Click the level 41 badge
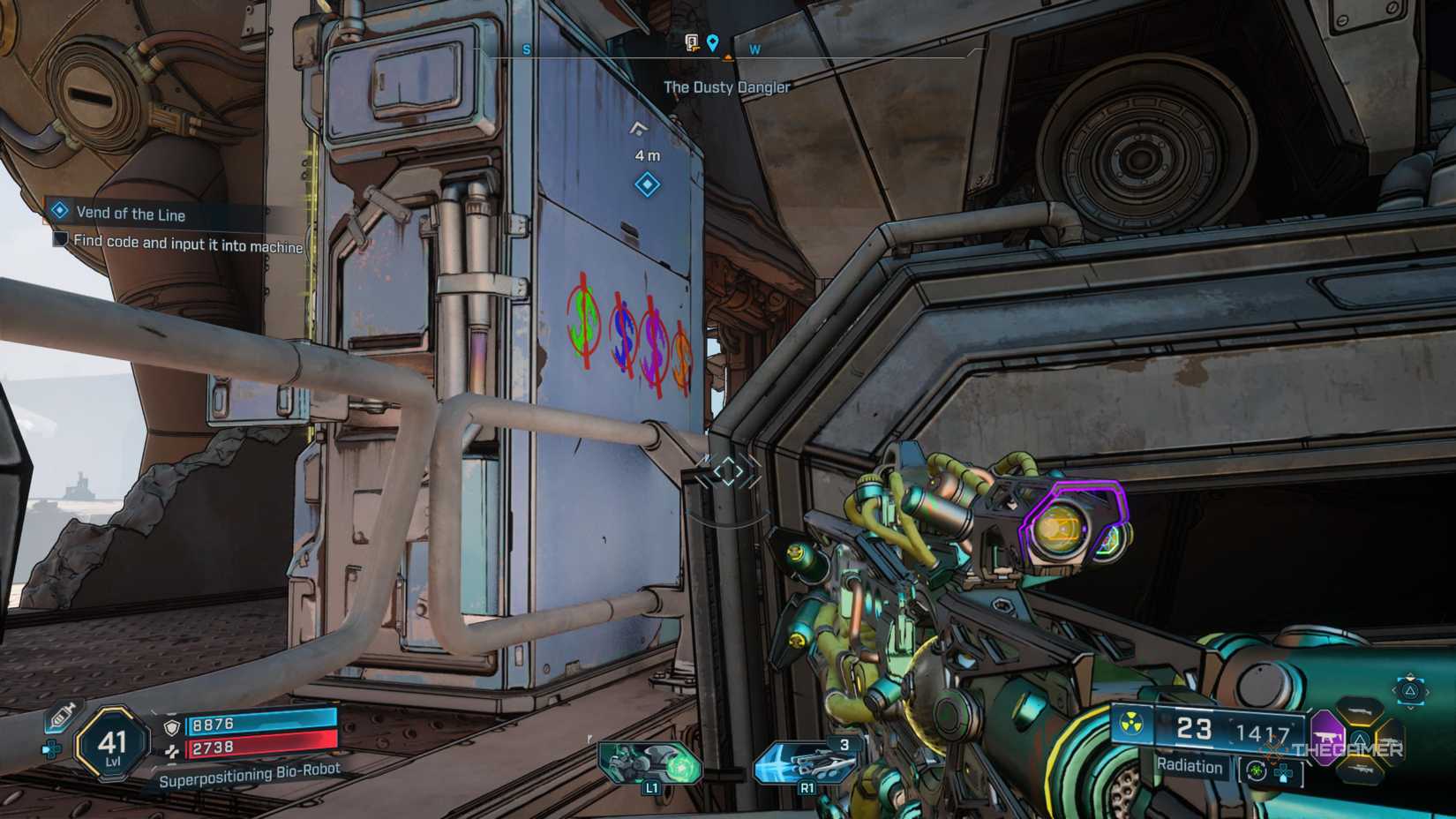Image resolution: width=1456 pixels, height=819 pixels. point(112,743)
